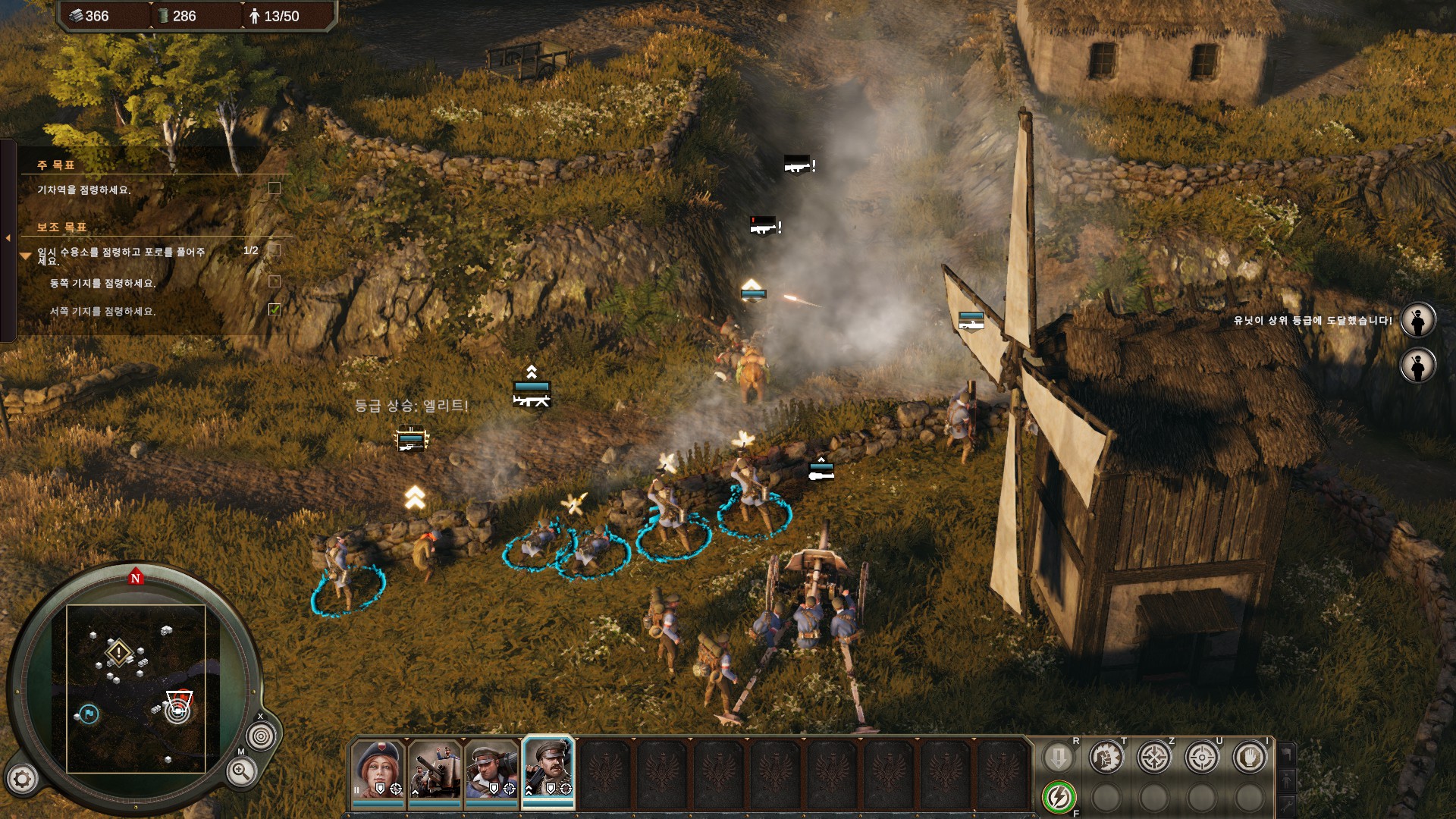Activate the green lightning bolt ability

[1059, 797]
